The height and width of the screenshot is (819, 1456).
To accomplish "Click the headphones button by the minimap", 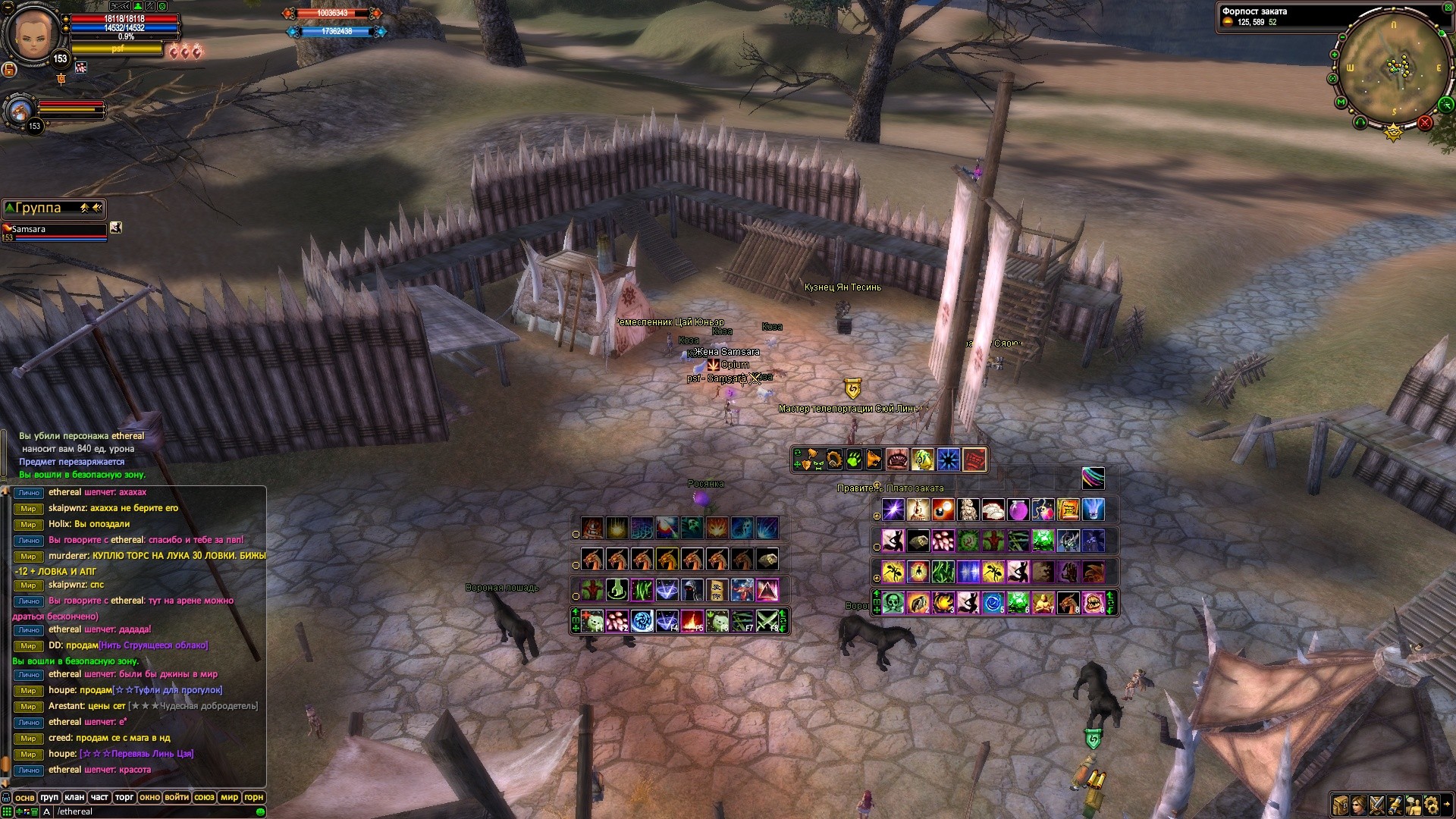I will (x=1360, y=121).
